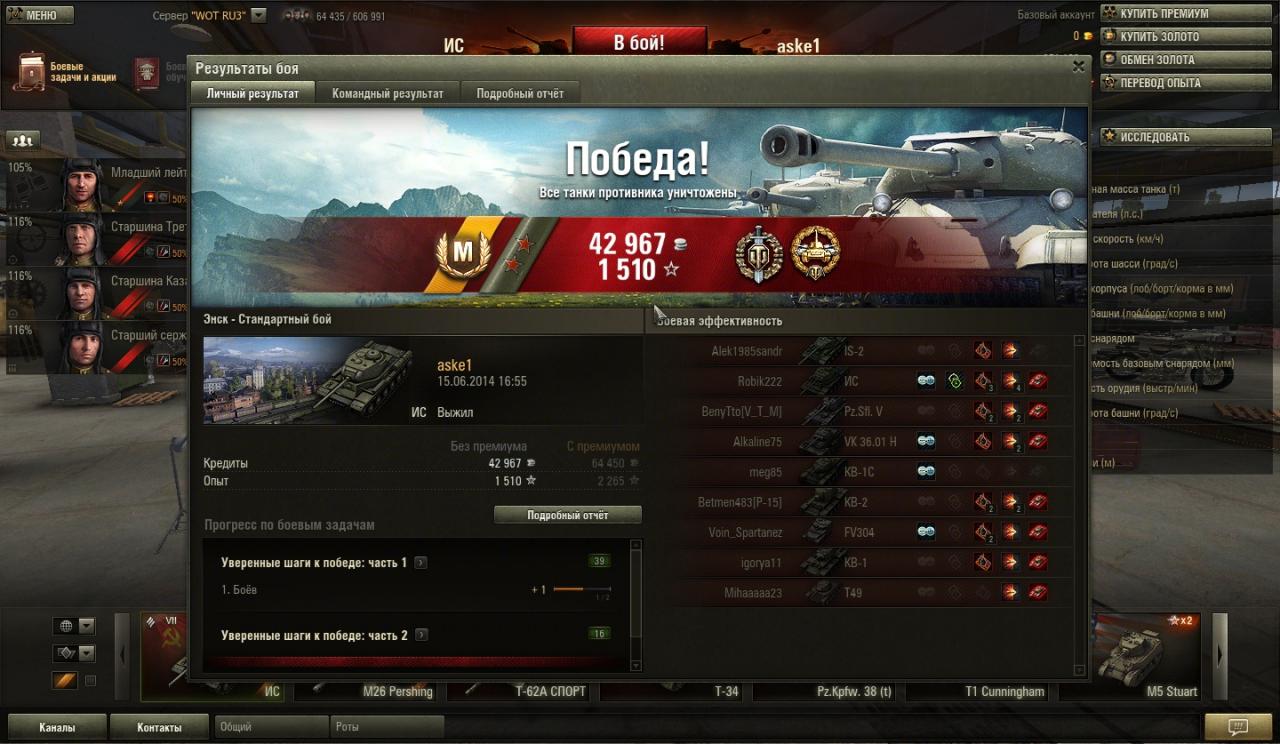Switch to Командный результат tab
The width and height of the screenshot is (1280, 744).
click(x=388, y=93)
